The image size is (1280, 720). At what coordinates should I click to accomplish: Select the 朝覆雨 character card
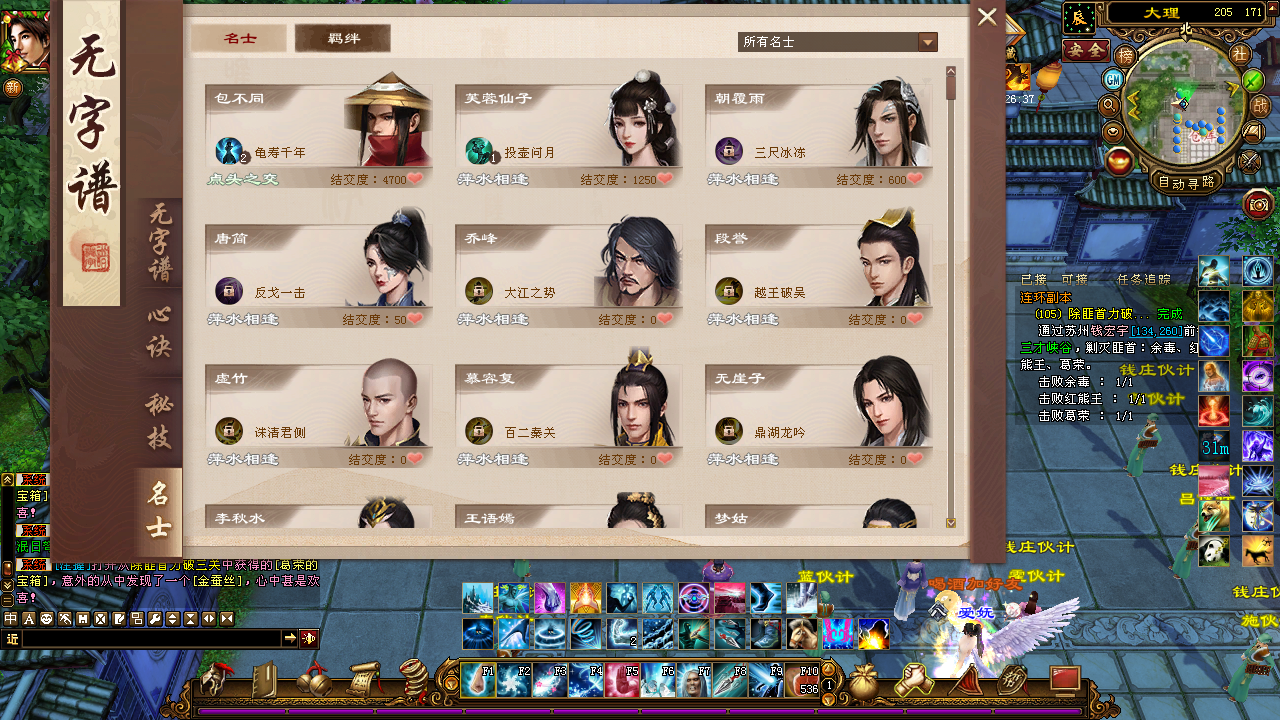[819, 130]
